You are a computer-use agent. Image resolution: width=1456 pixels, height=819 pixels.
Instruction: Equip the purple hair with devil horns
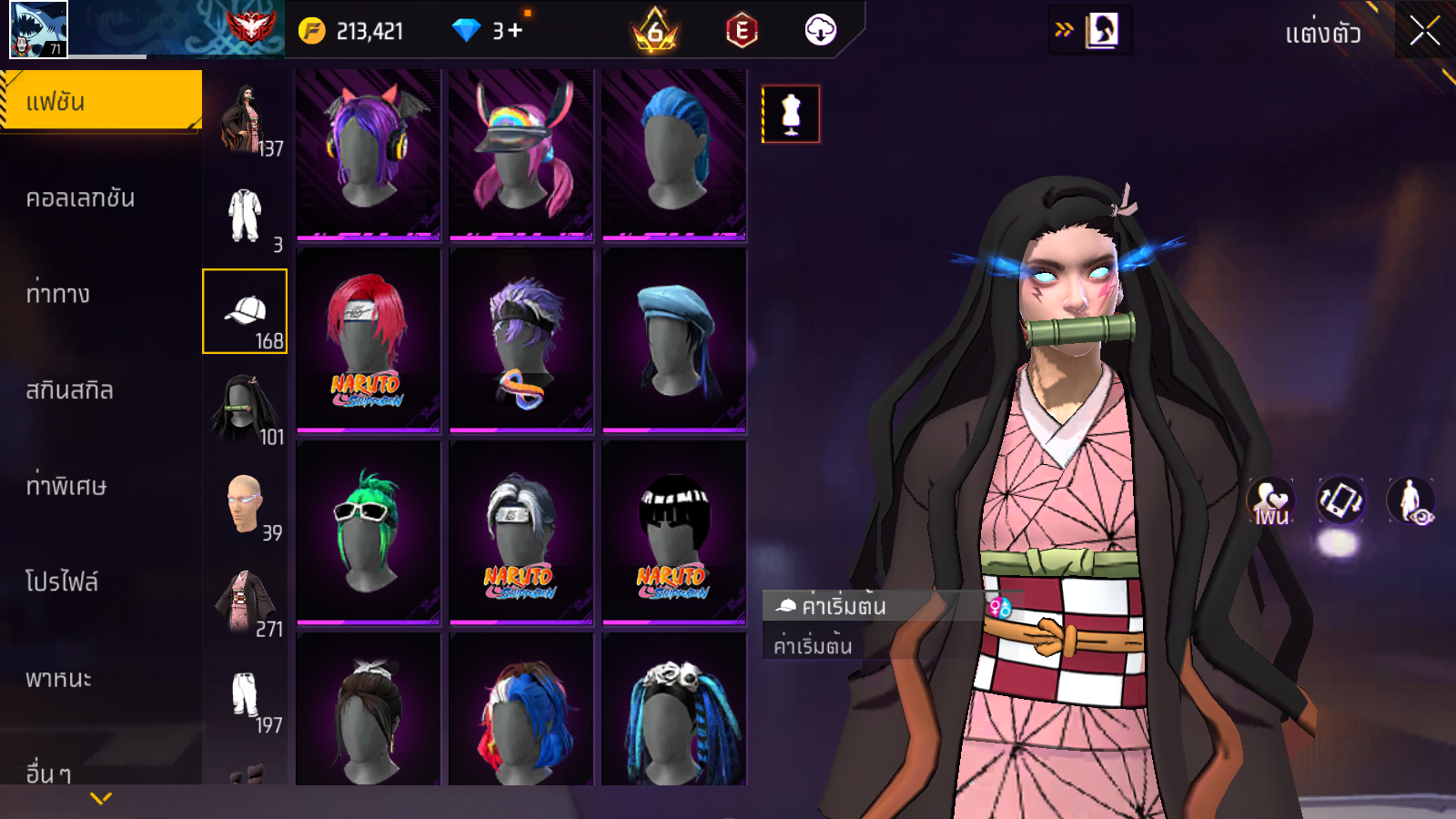tap(369, 155)
